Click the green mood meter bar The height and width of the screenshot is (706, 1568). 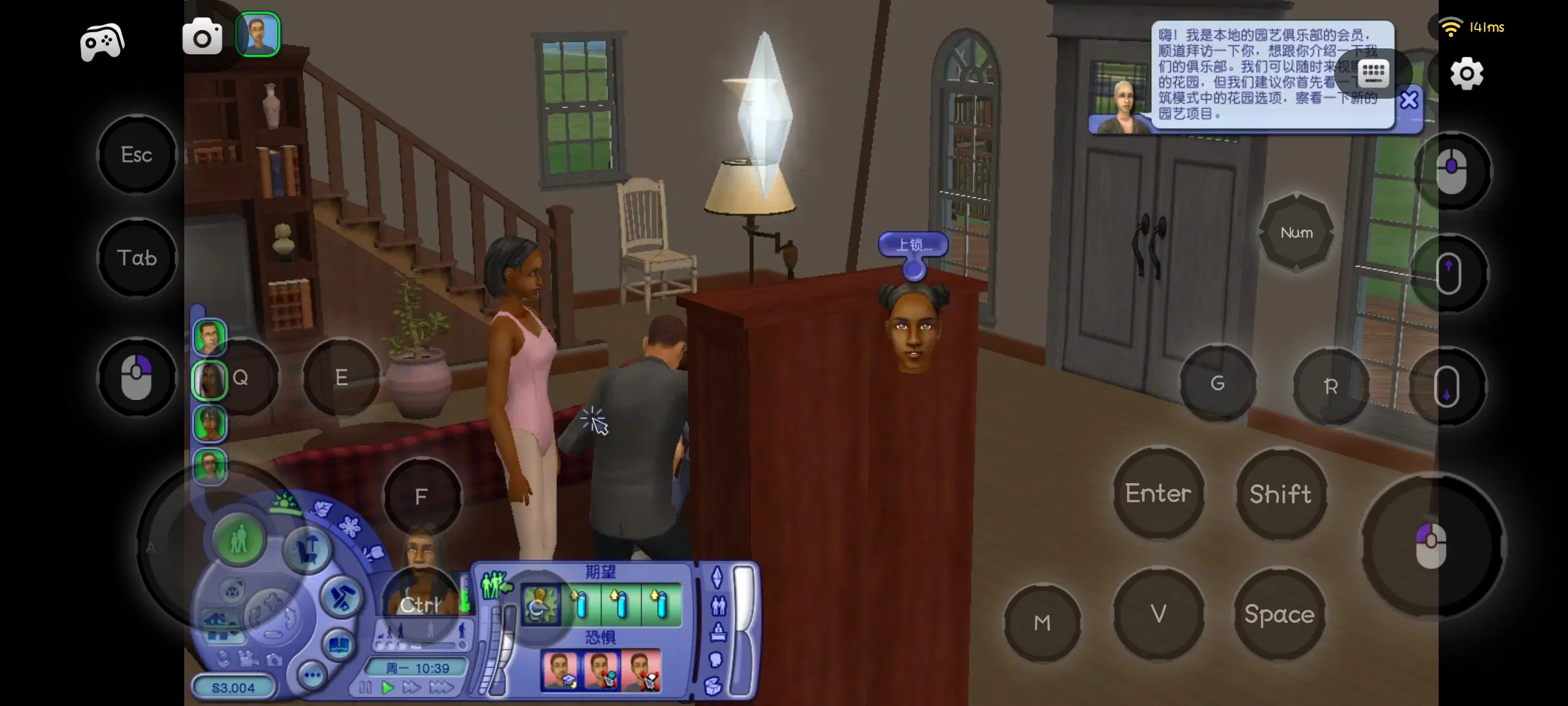(x=465, y=600)
